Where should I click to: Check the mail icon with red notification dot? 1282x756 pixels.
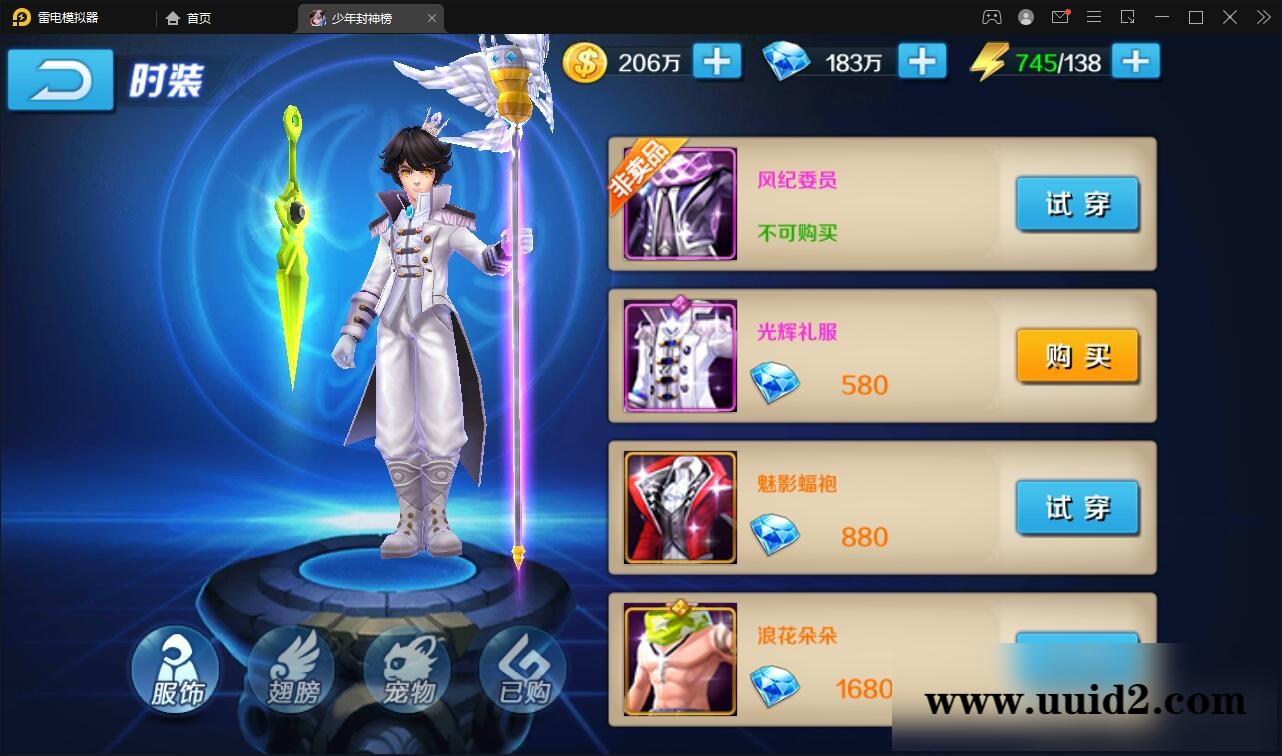1060,17
